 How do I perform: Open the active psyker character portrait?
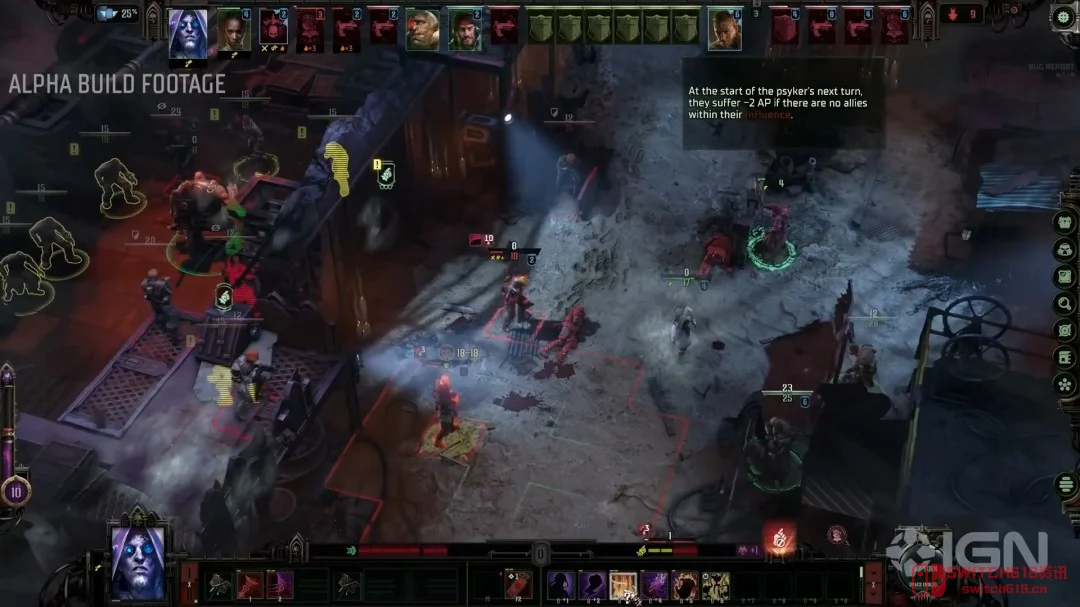pos(137,561)
